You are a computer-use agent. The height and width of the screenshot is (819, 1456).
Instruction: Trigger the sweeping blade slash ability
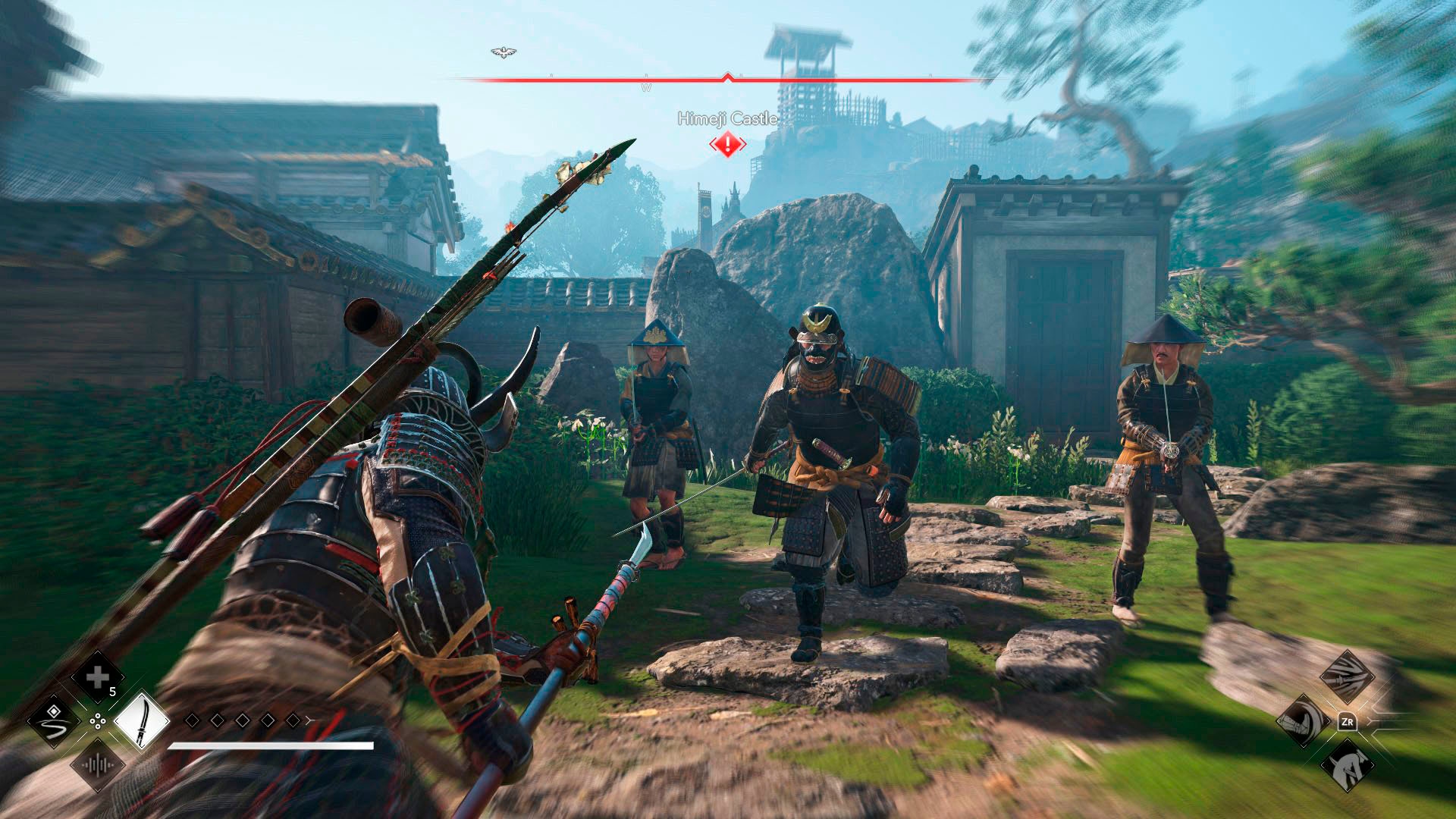[1347, 677]
